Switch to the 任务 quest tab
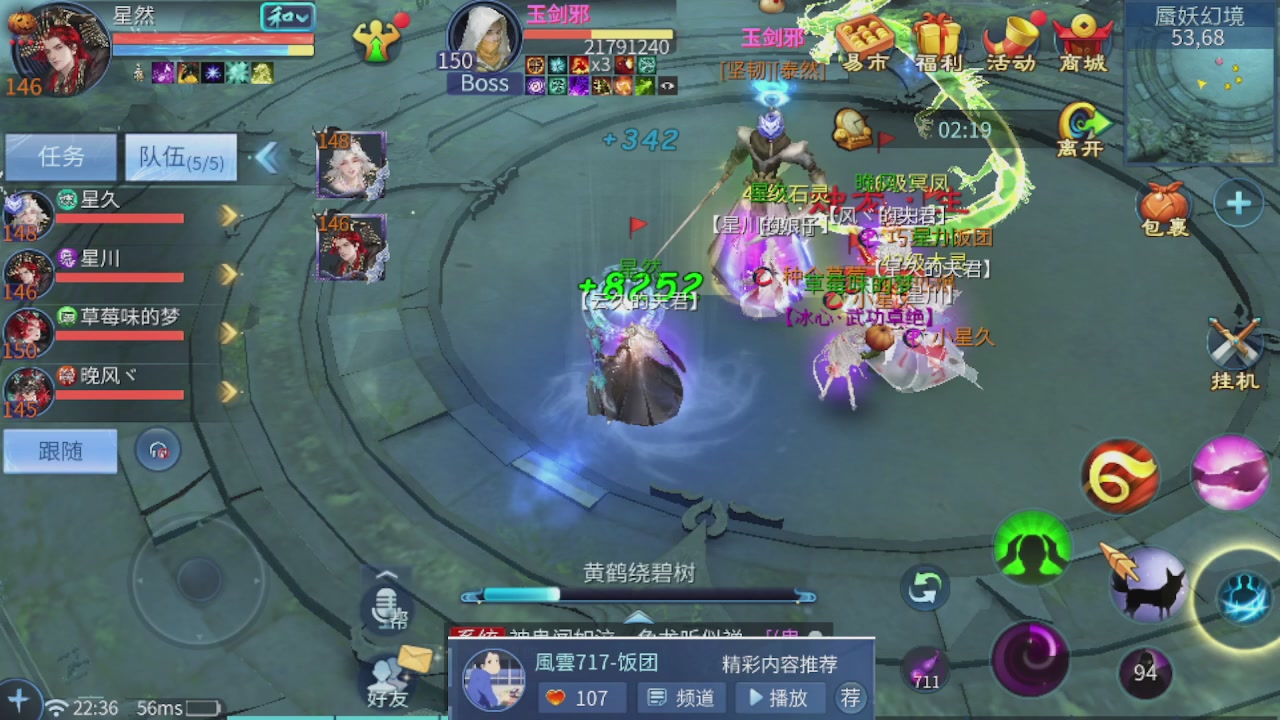 [x=60, y=157]
